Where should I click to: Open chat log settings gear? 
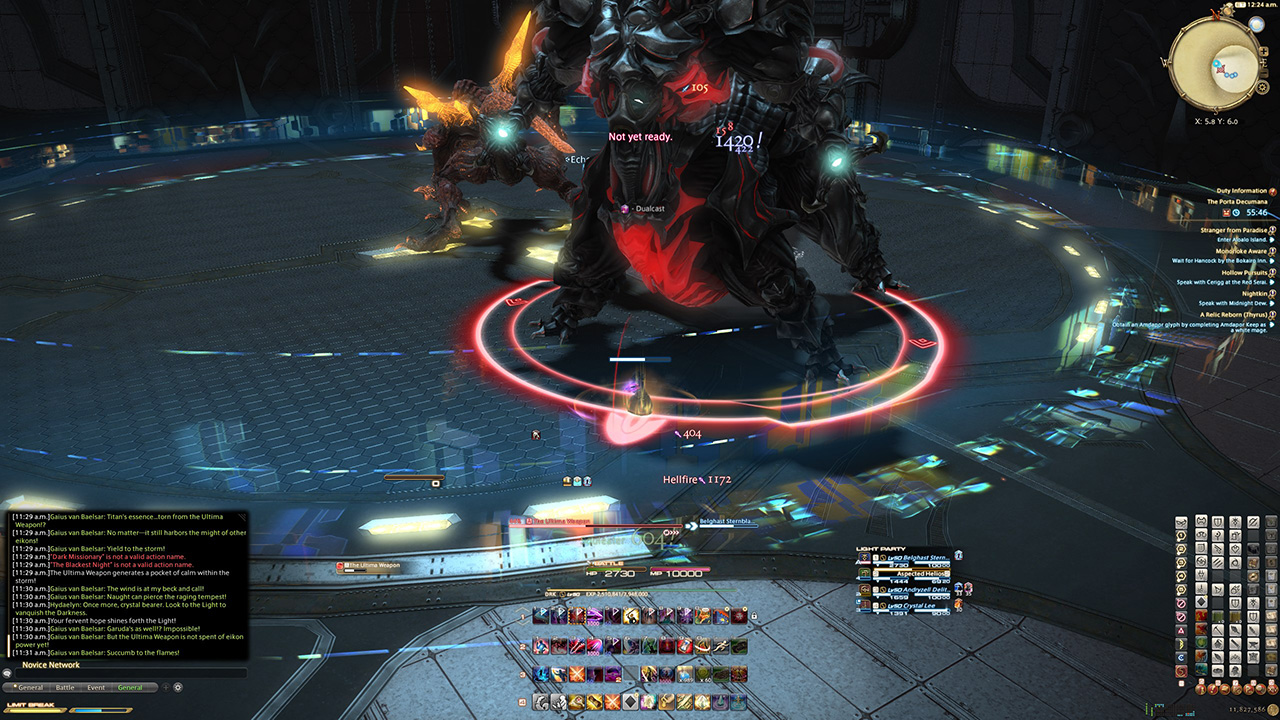click(178, 688)
